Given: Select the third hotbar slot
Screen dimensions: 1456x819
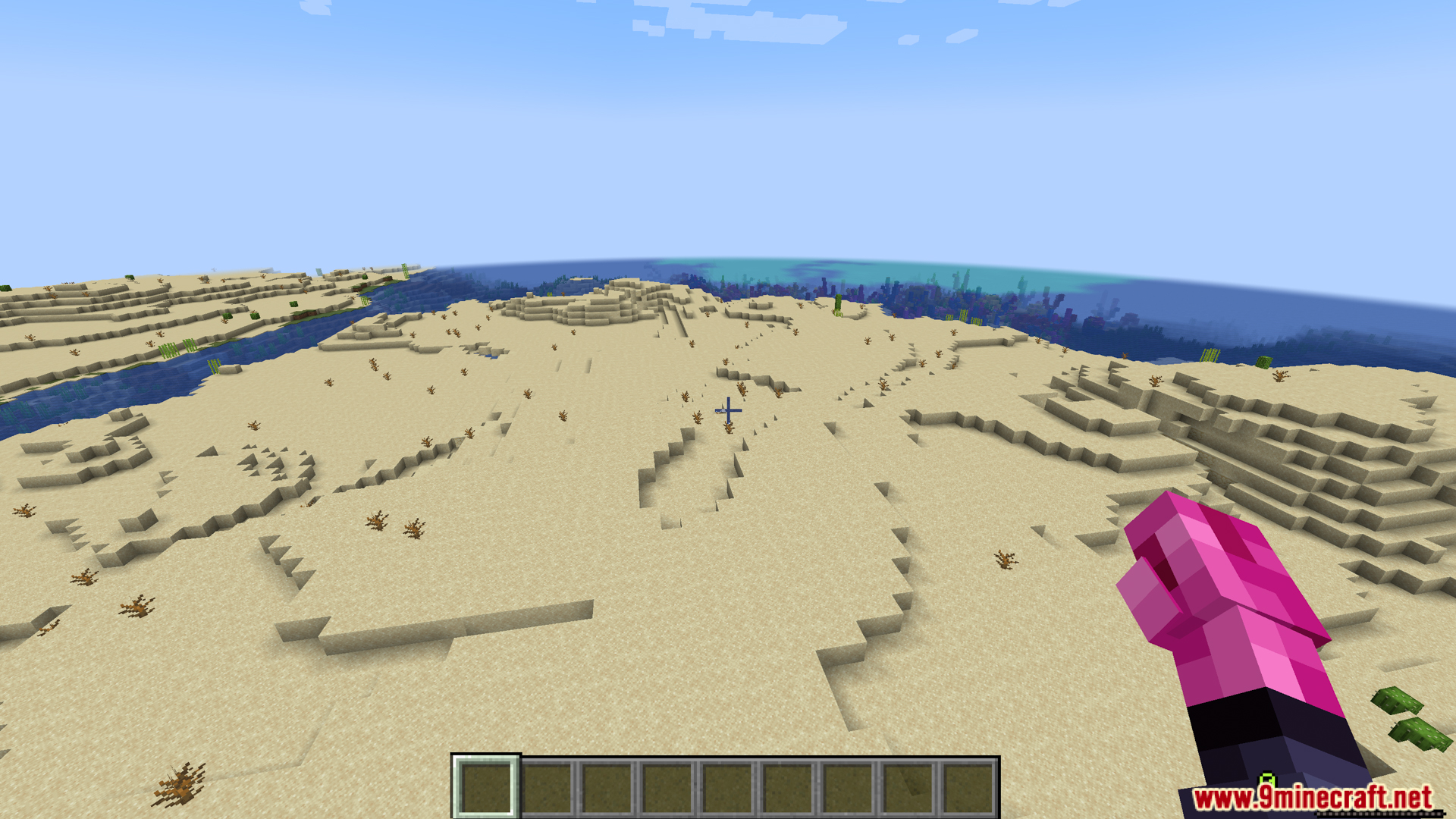Looking at the screenshot, I should click(606, 789).
